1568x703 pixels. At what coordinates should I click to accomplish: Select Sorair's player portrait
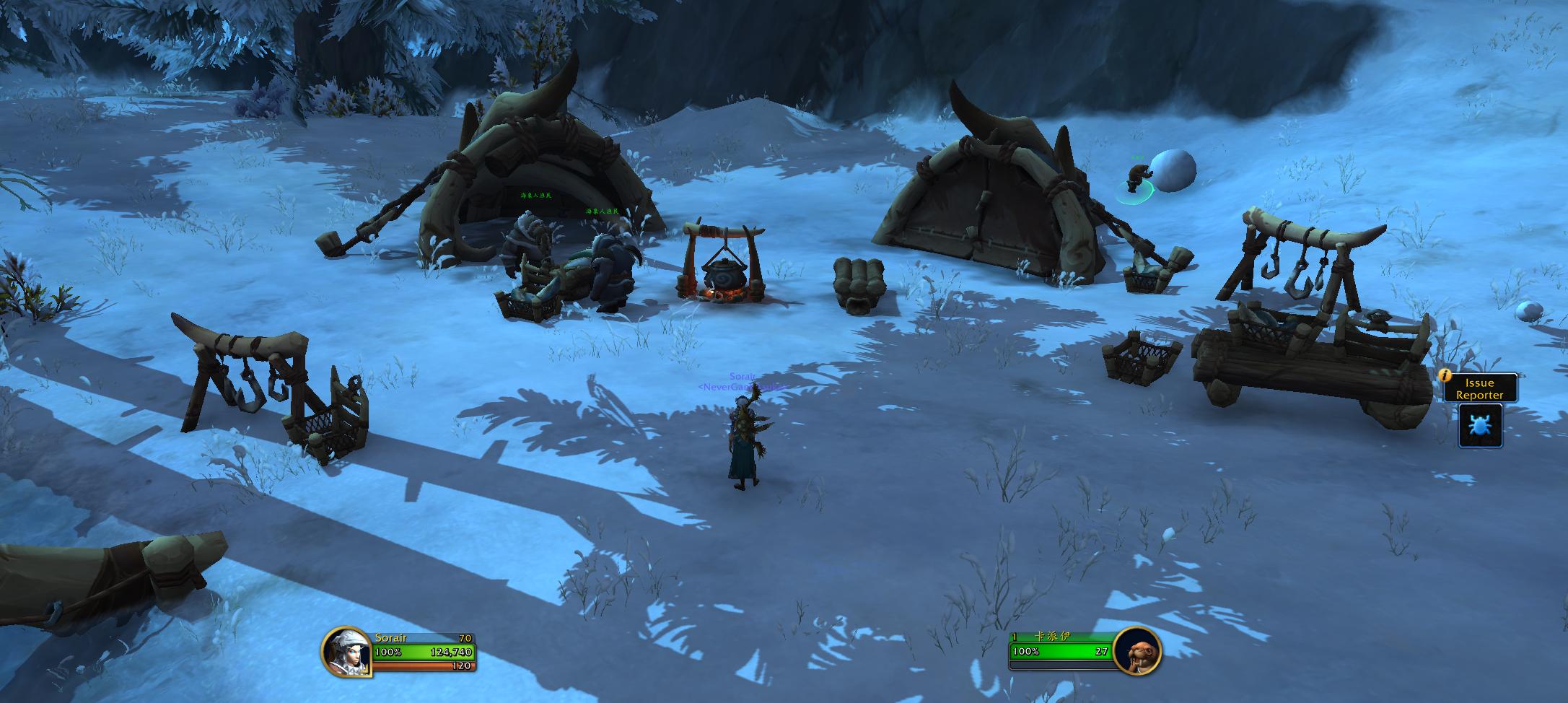point(346,652)
